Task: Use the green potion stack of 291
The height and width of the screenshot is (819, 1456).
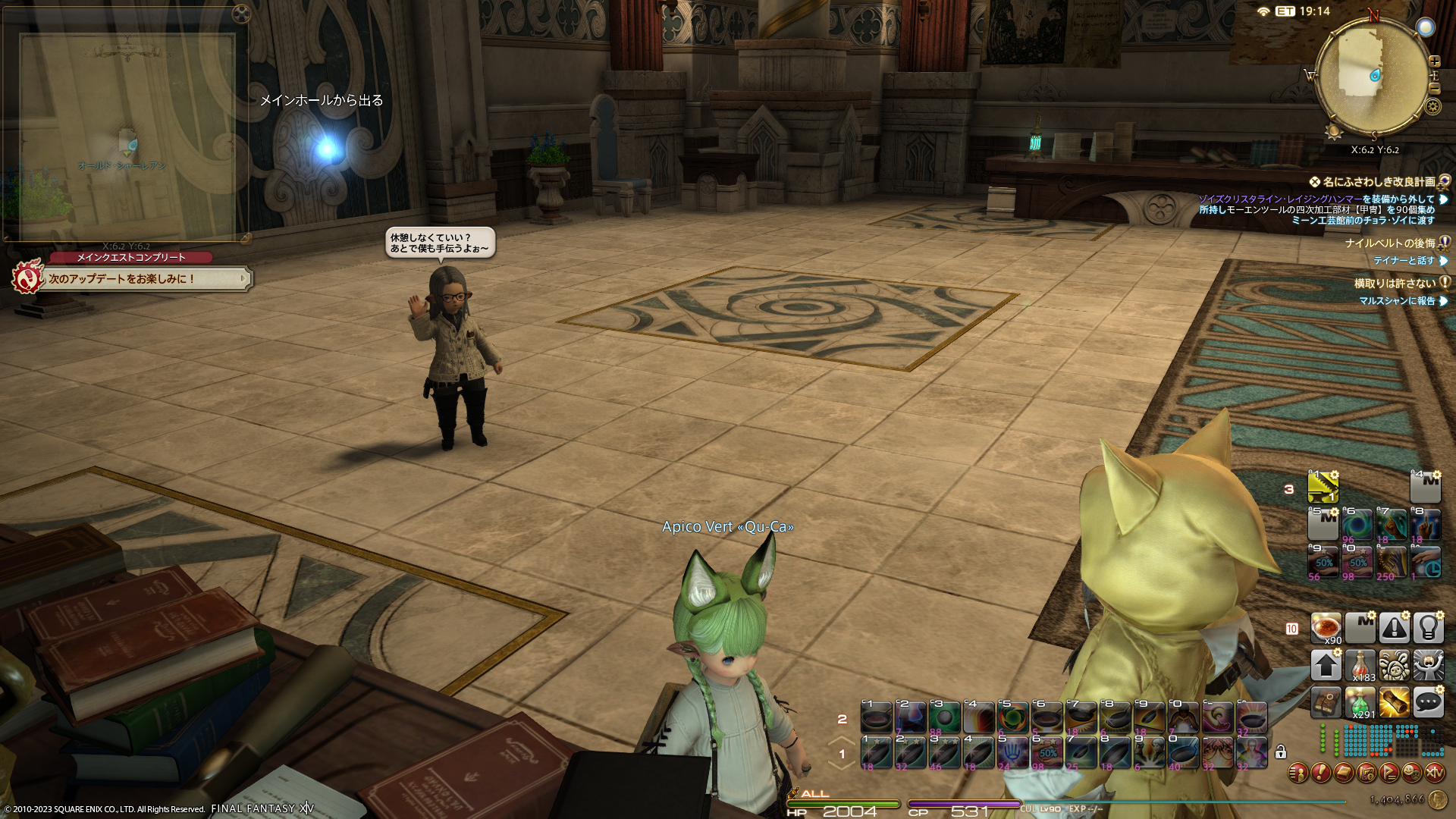Action: (1360, 703)
